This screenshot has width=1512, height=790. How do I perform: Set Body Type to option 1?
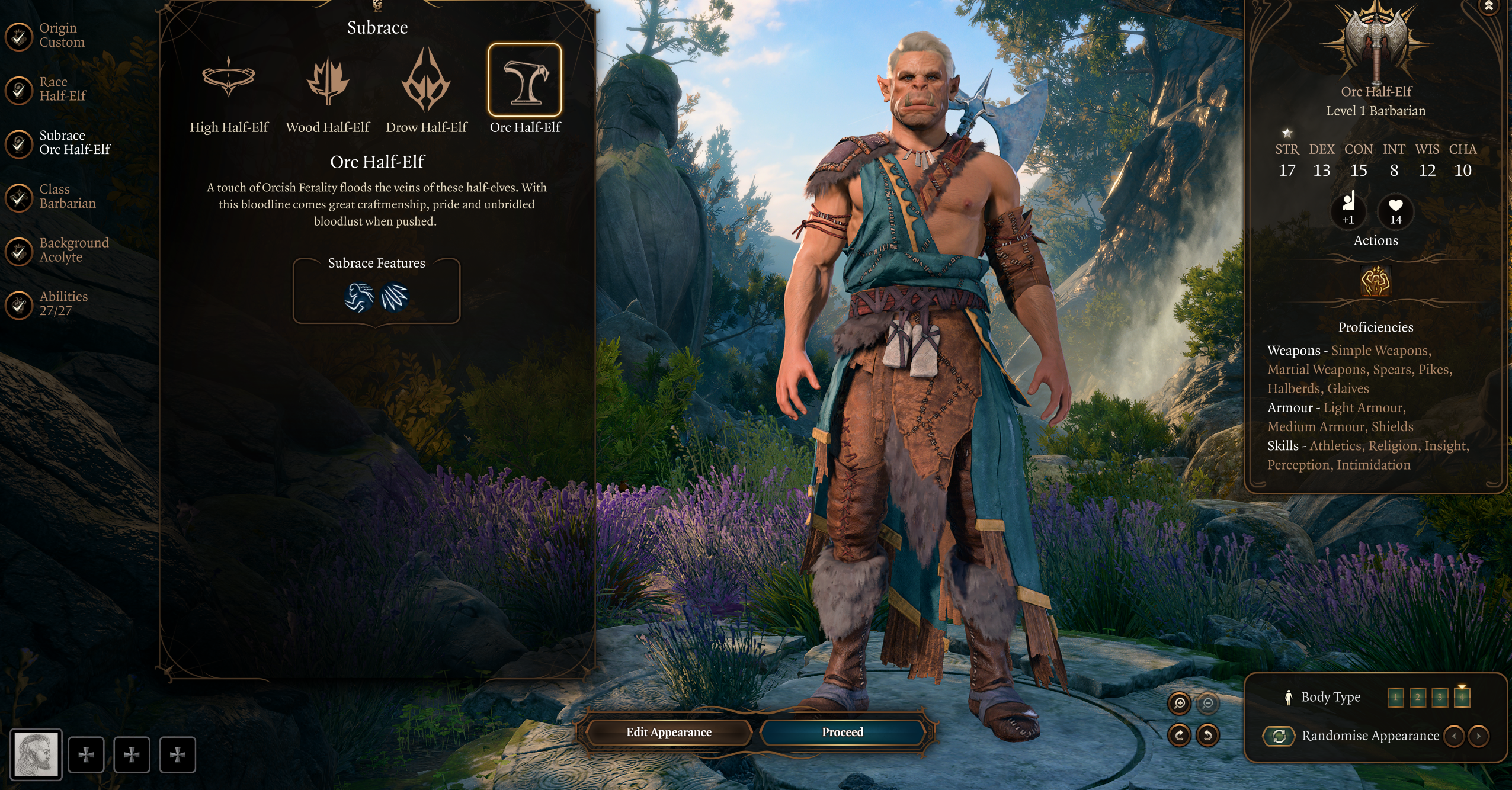(1395, 697)
